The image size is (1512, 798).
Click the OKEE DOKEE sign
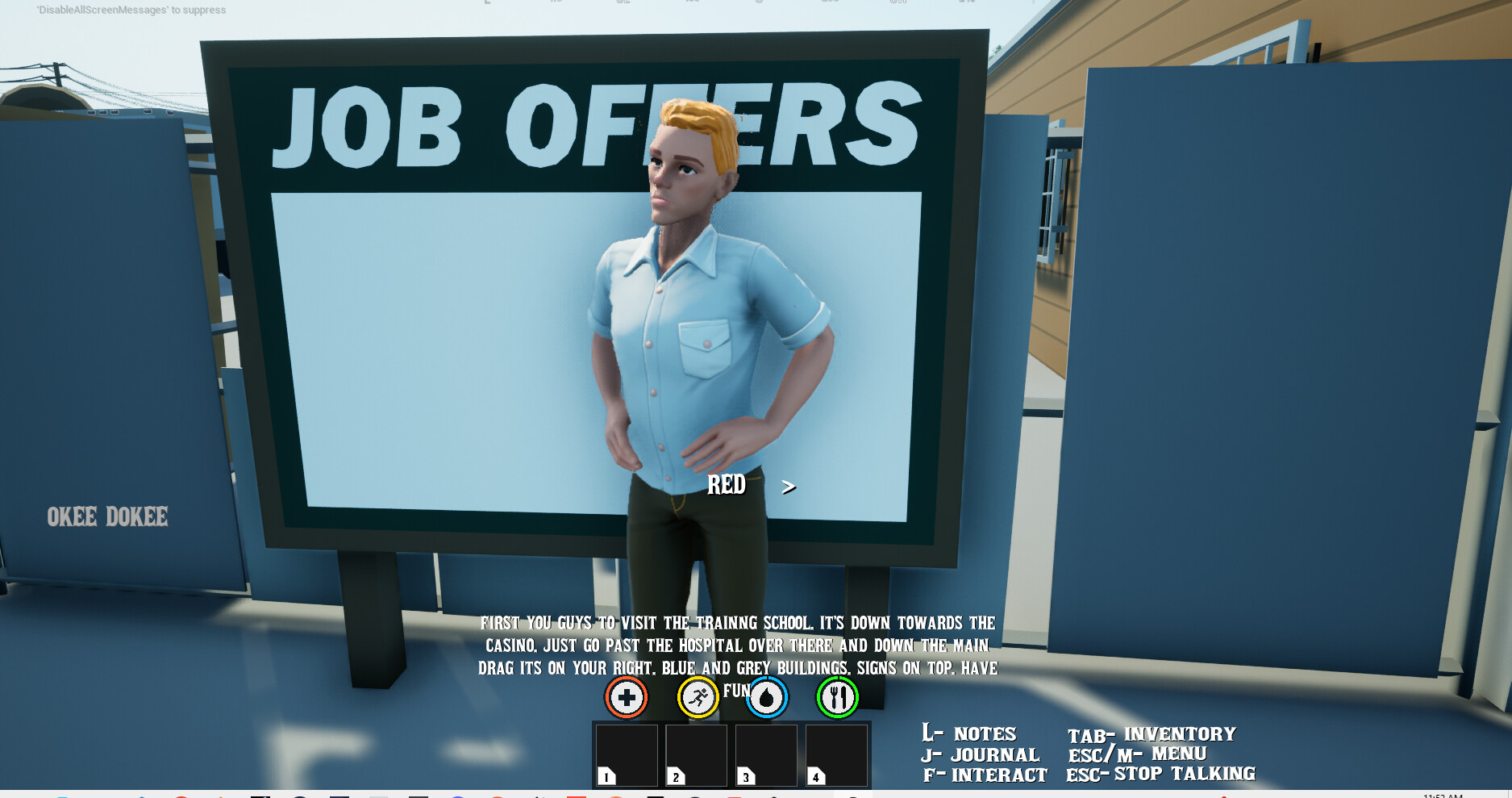point(107,516)
